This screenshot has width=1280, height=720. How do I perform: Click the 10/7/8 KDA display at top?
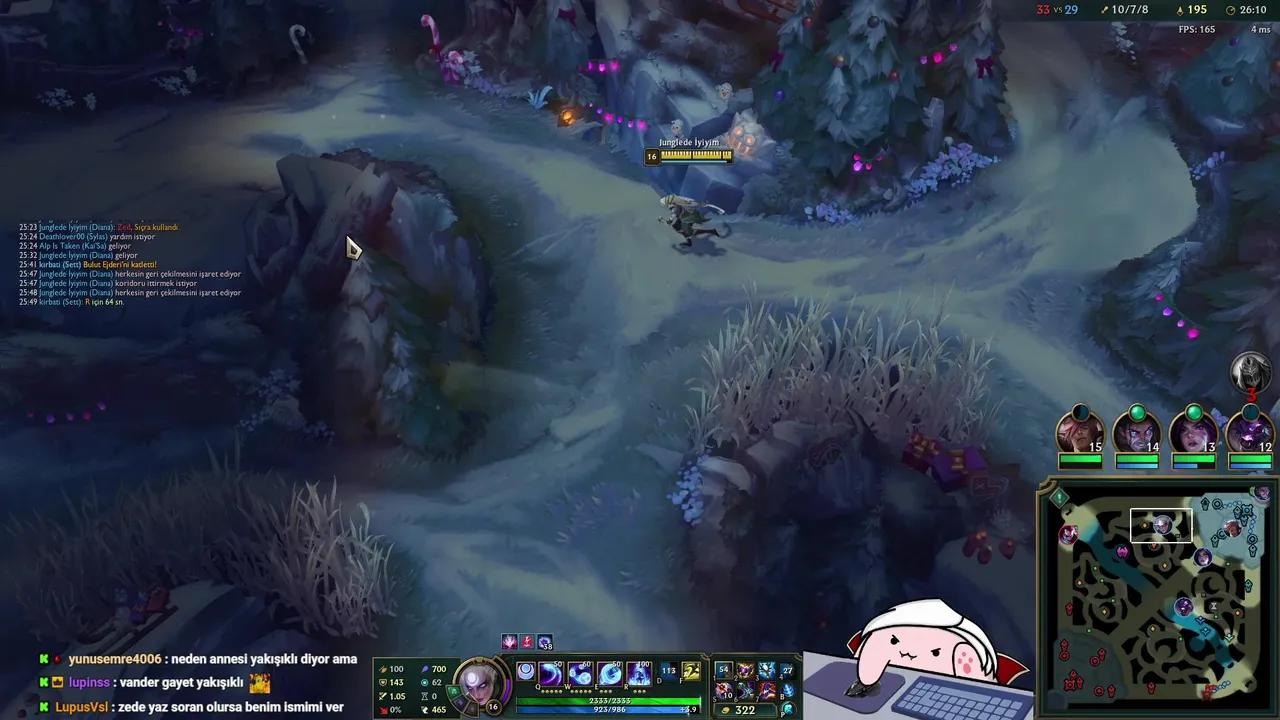1129,9
